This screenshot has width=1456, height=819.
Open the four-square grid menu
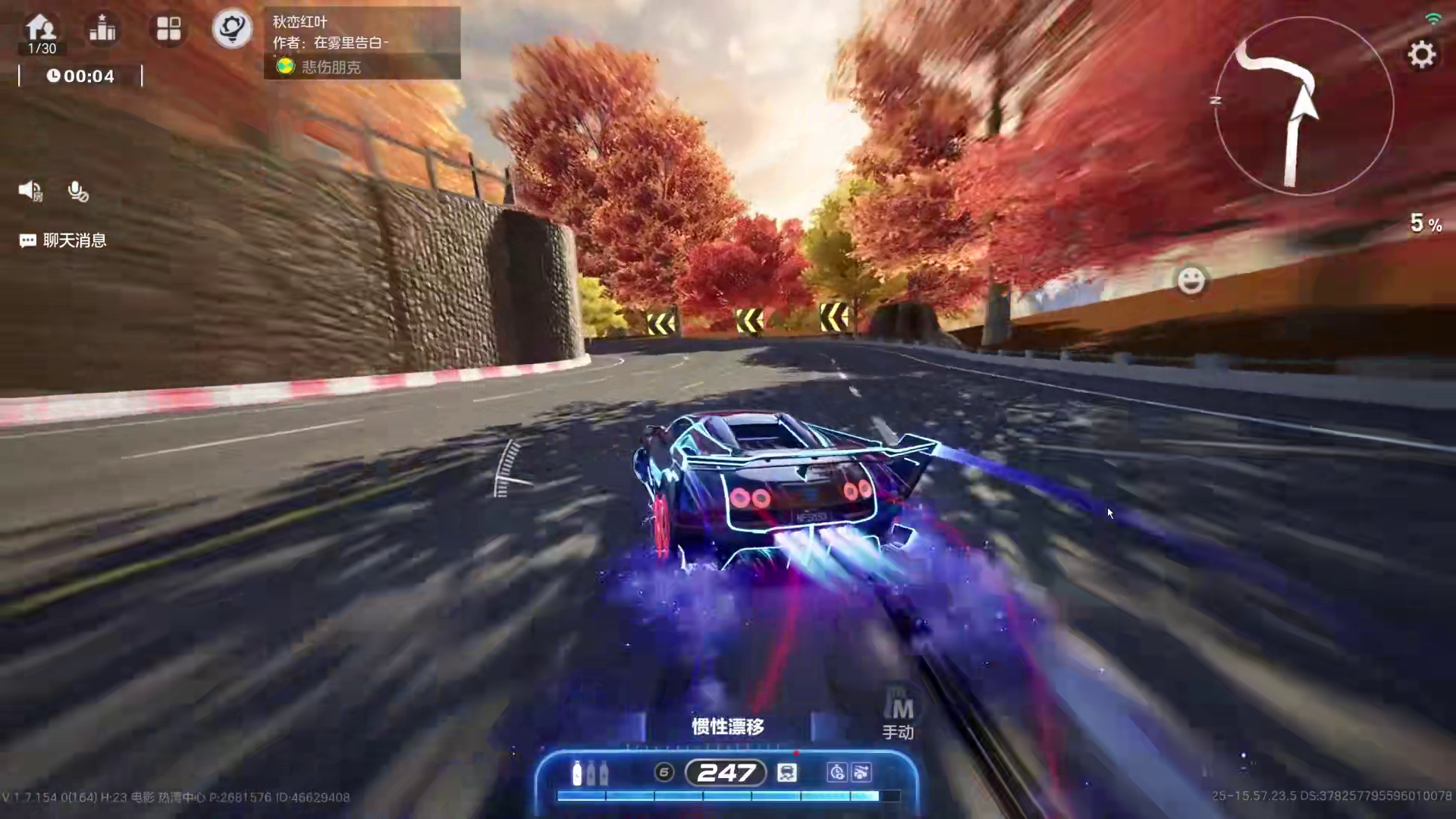point(168,30)
